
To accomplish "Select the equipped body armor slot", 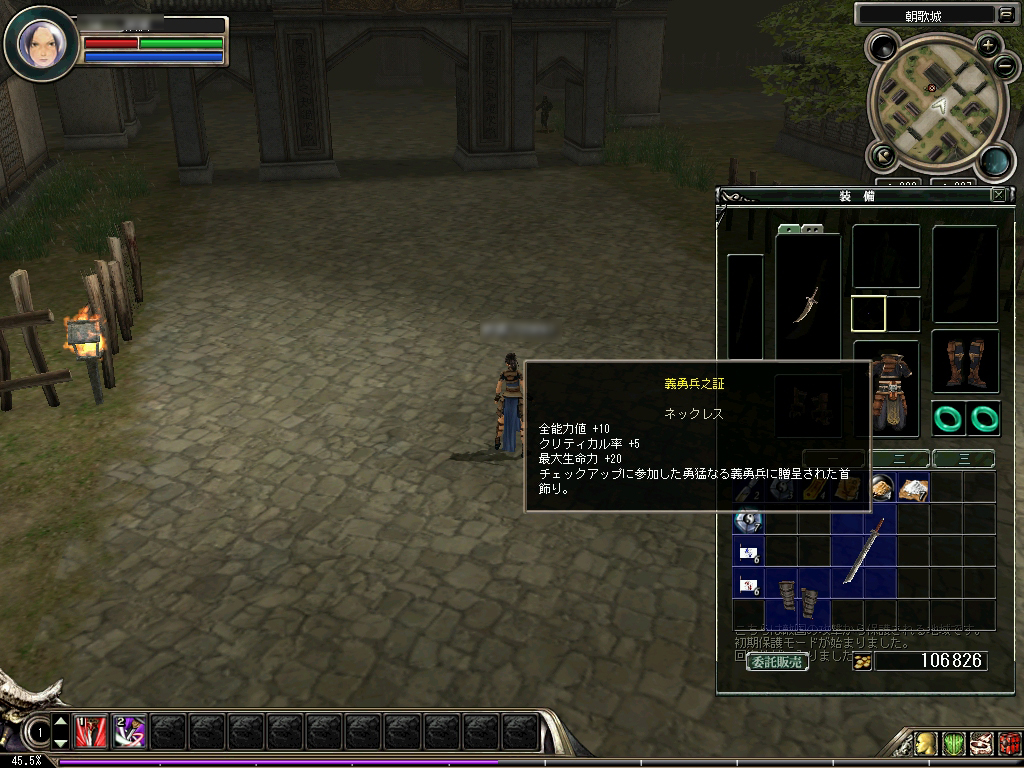I will click(x=885, y=388).
